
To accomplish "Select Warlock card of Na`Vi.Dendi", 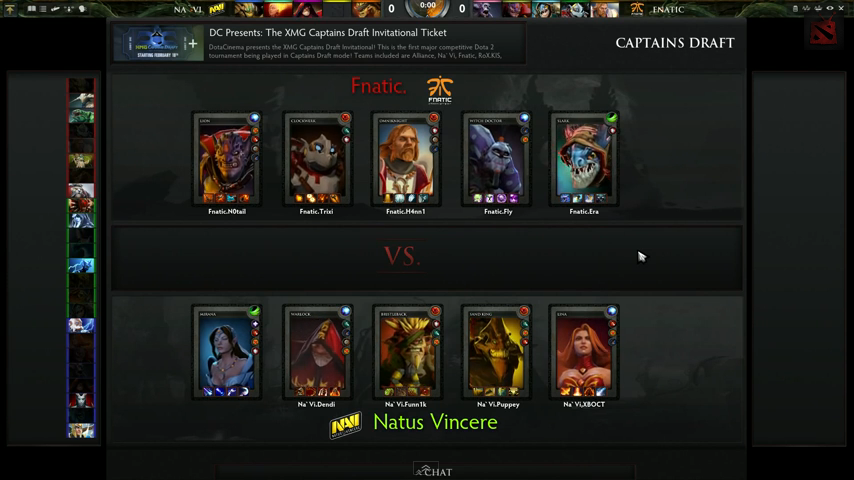I will (x=316, y=352).
